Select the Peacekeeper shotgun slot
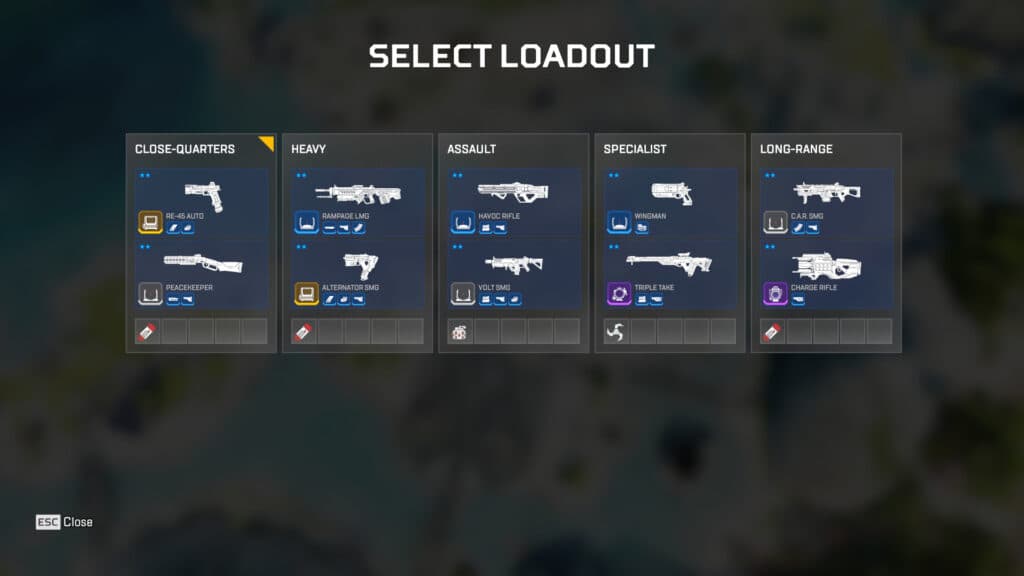 [x=201, y=274]
